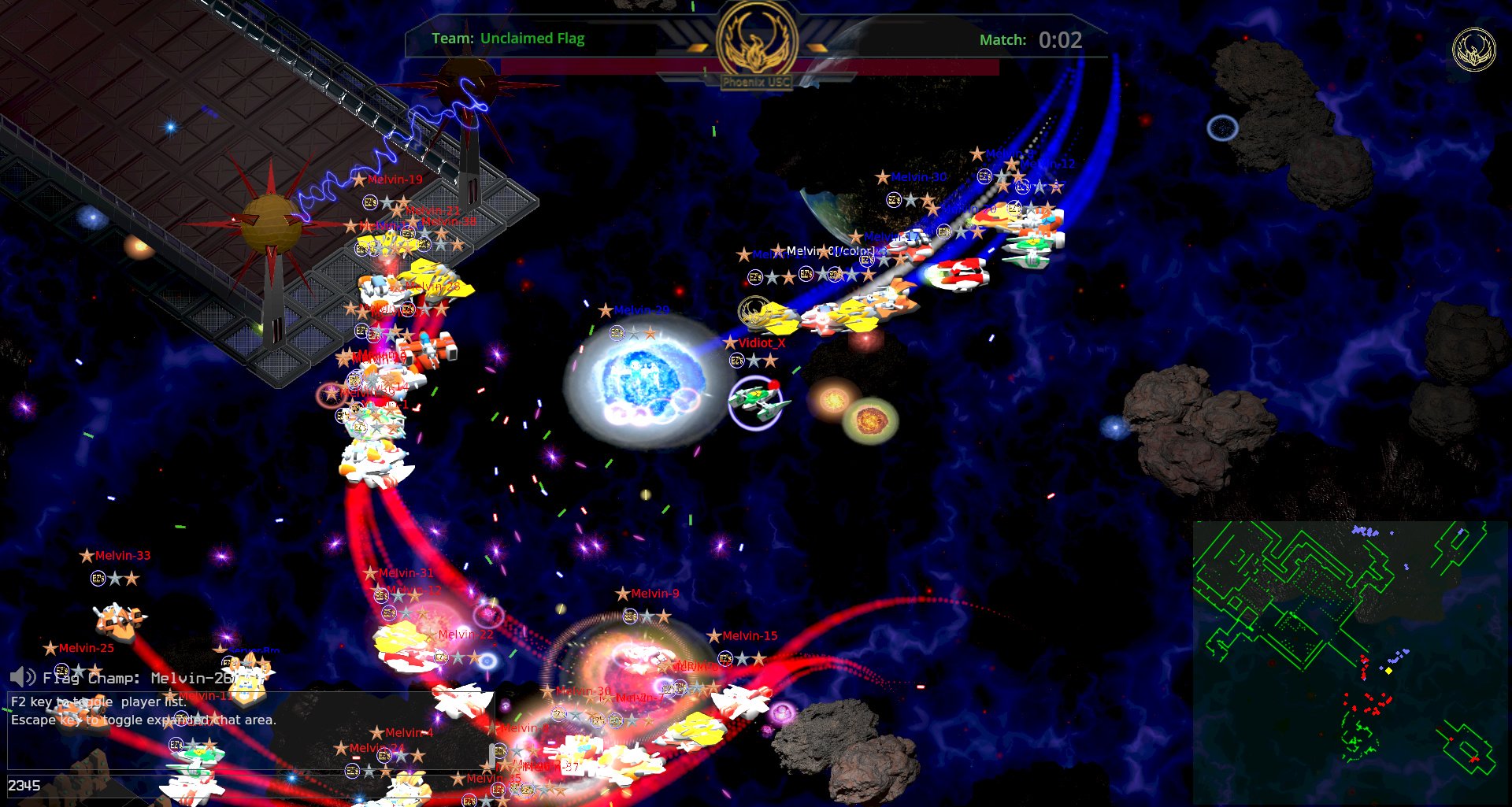
Task: Open the round phoenix emblem in the corner
Action: [1473, 50]
